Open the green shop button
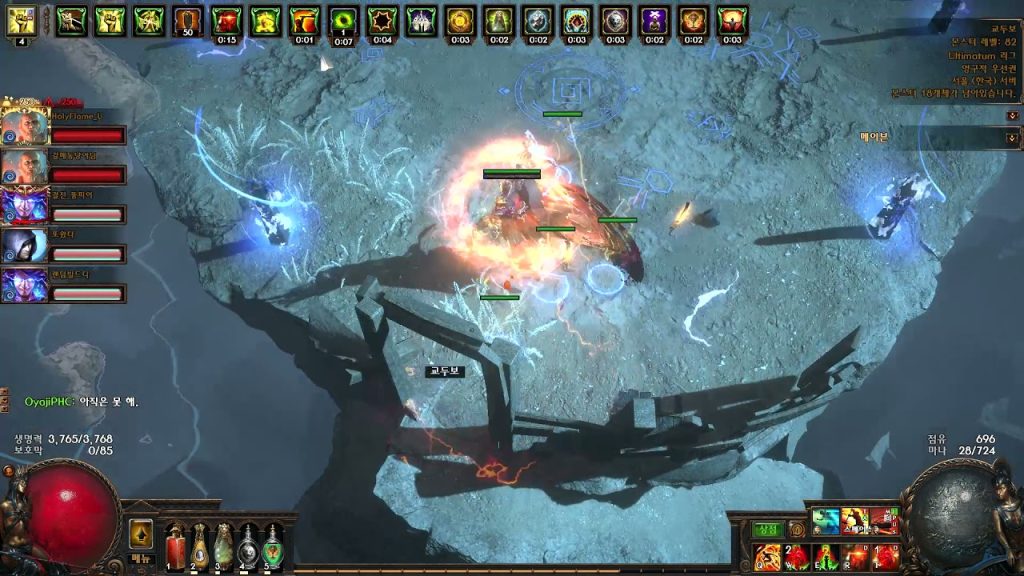 pos(767,529)
